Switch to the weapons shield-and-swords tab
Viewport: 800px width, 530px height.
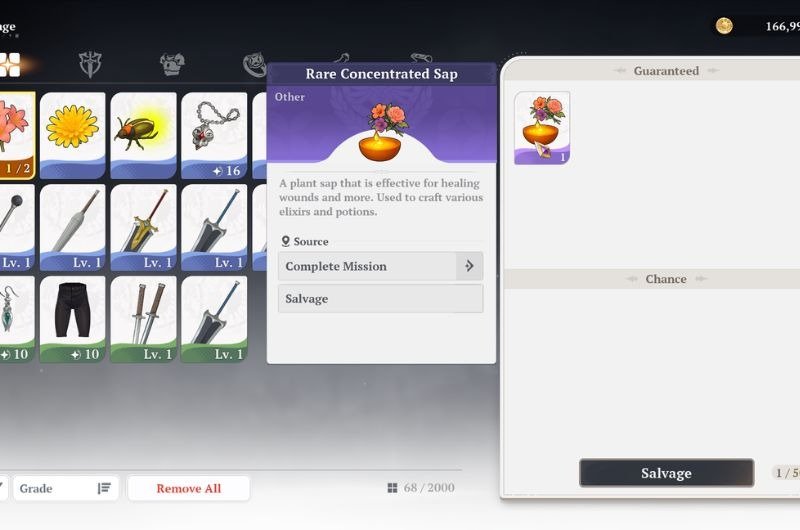pos(91,65)
